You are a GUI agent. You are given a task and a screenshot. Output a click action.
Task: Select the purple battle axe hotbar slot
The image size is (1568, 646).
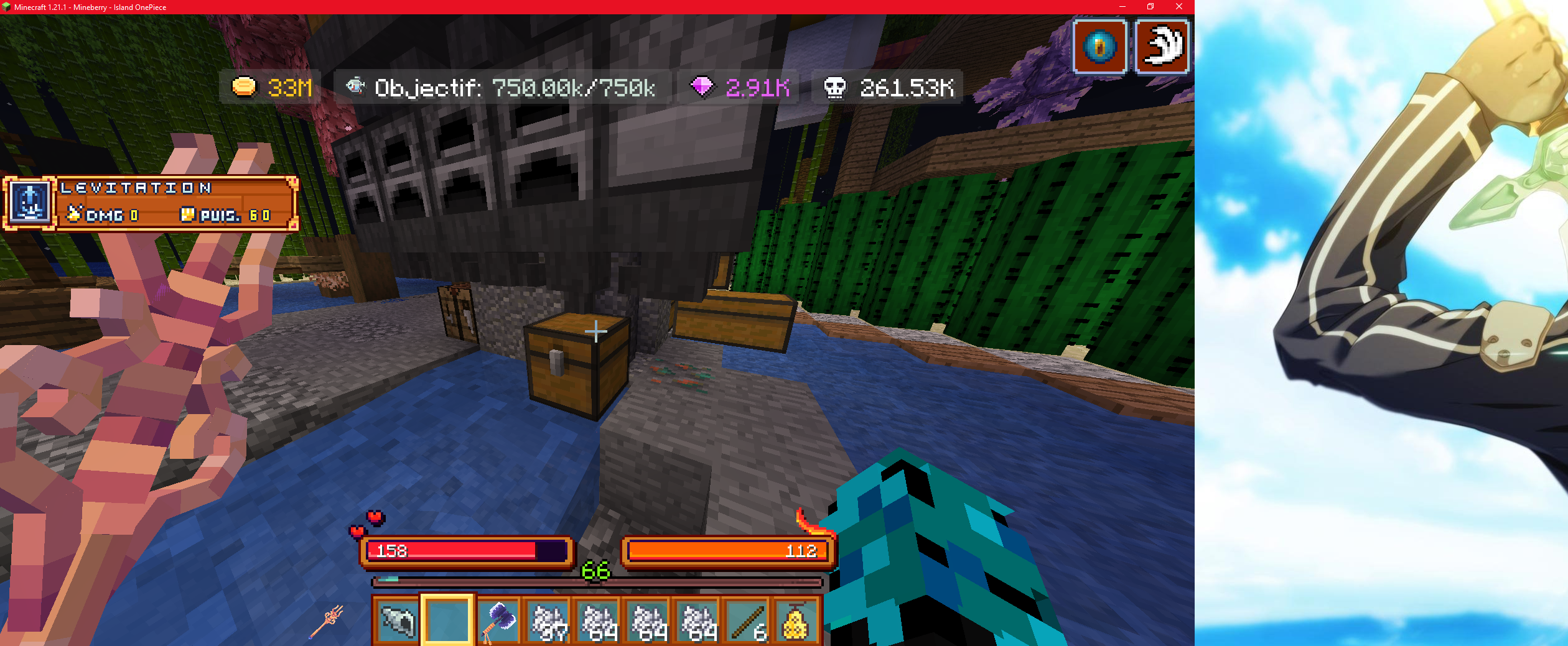(499, 621)
